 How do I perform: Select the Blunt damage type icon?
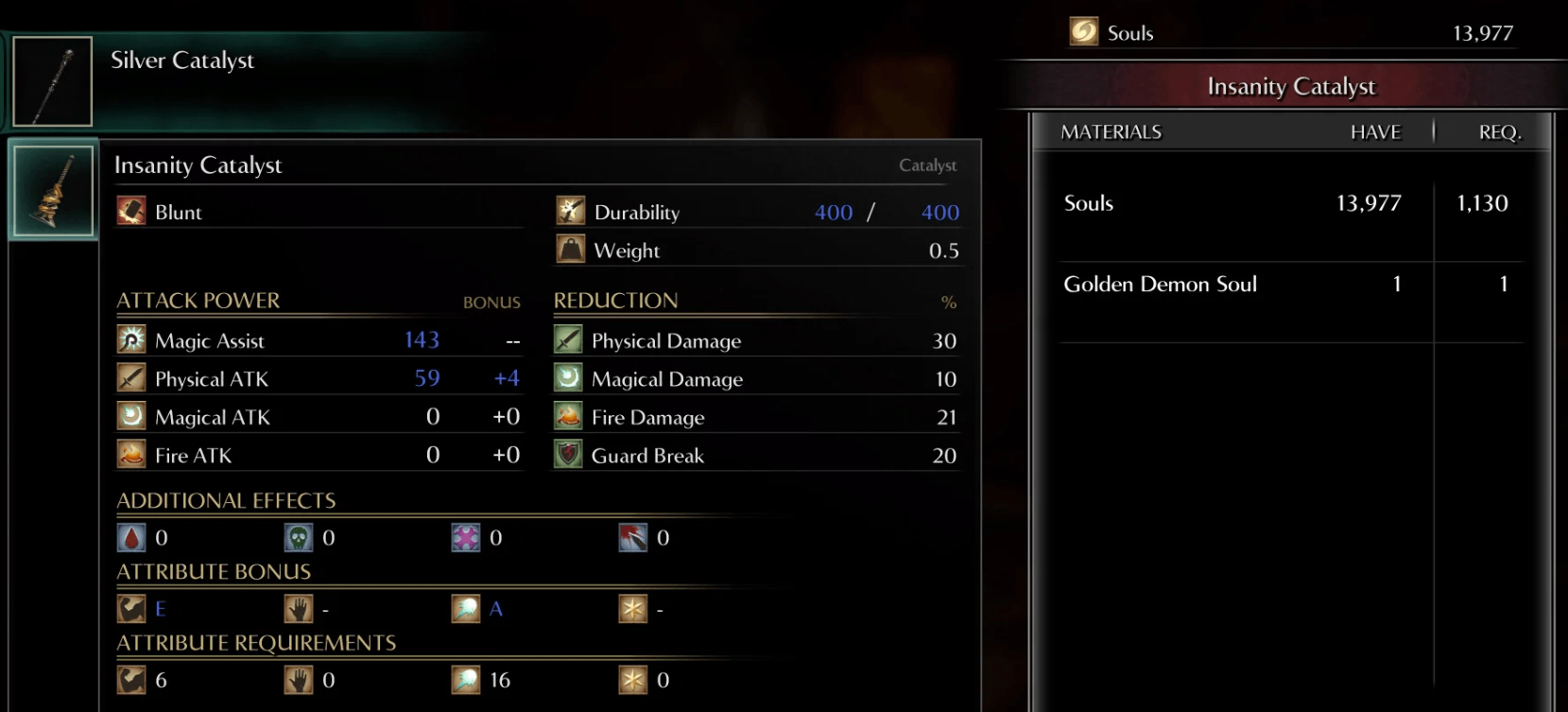point(130,211)
